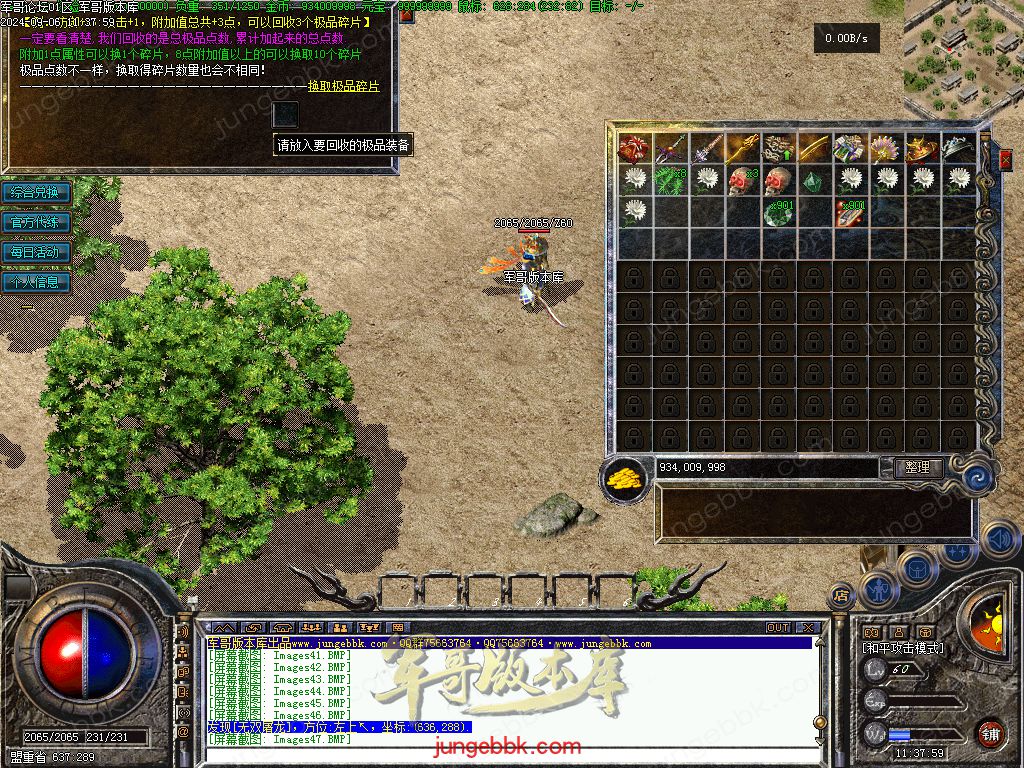Select the red flower item in bag
1024x768 pixels.
point(635,149)
